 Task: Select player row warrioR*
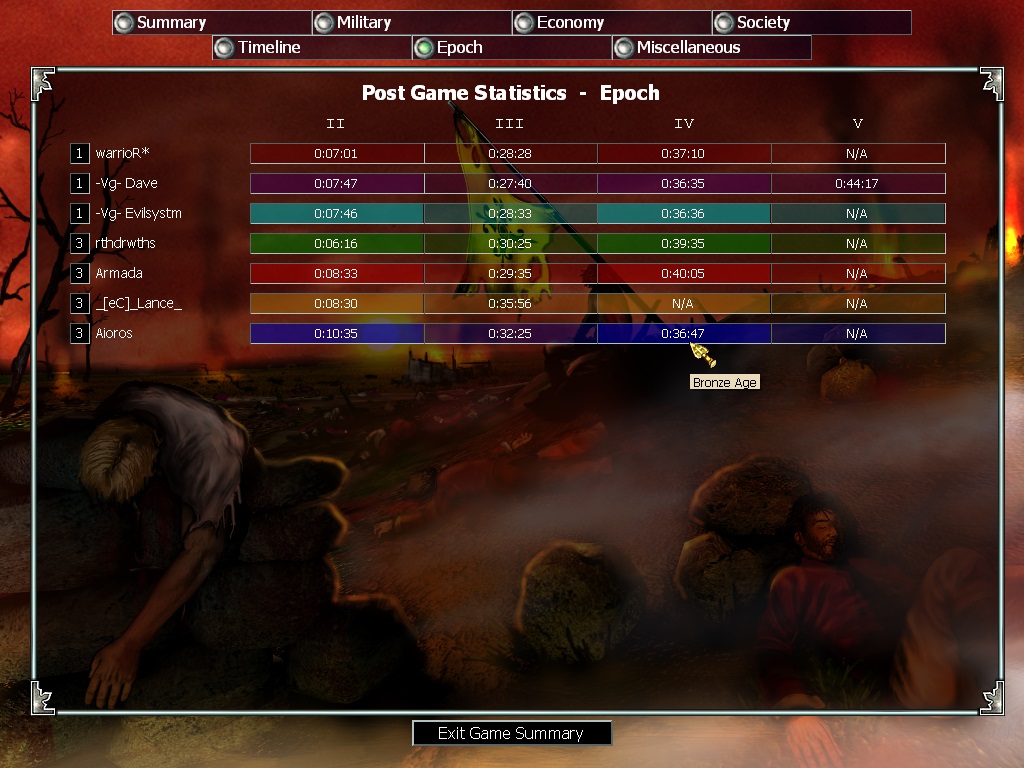coord(123,153)
